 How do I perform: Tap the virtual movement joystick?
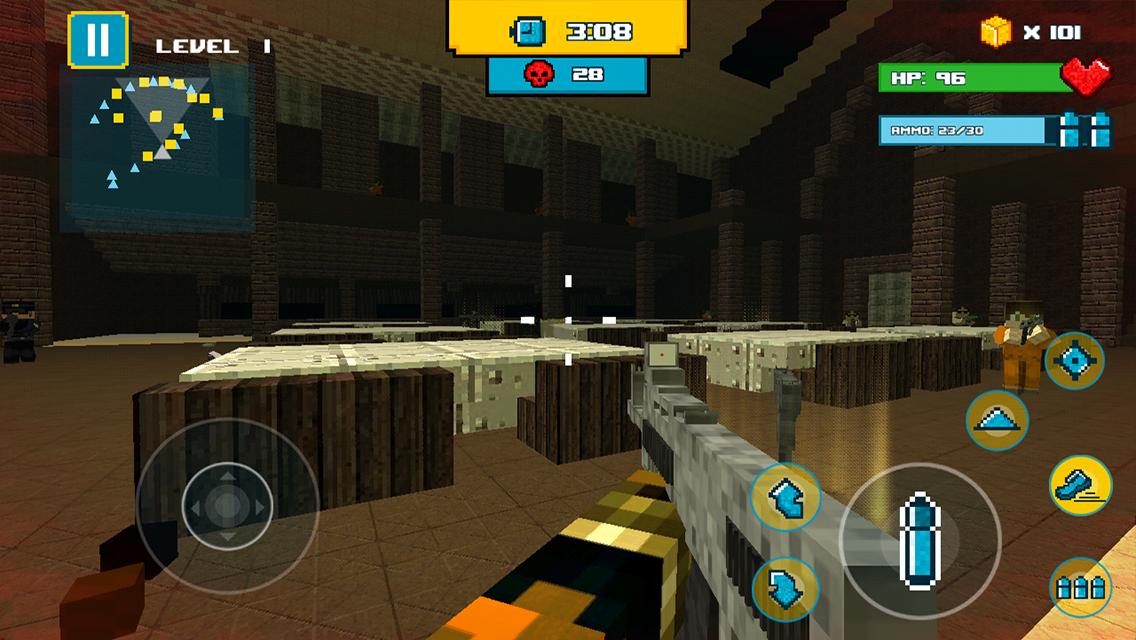tap(228, 506)
